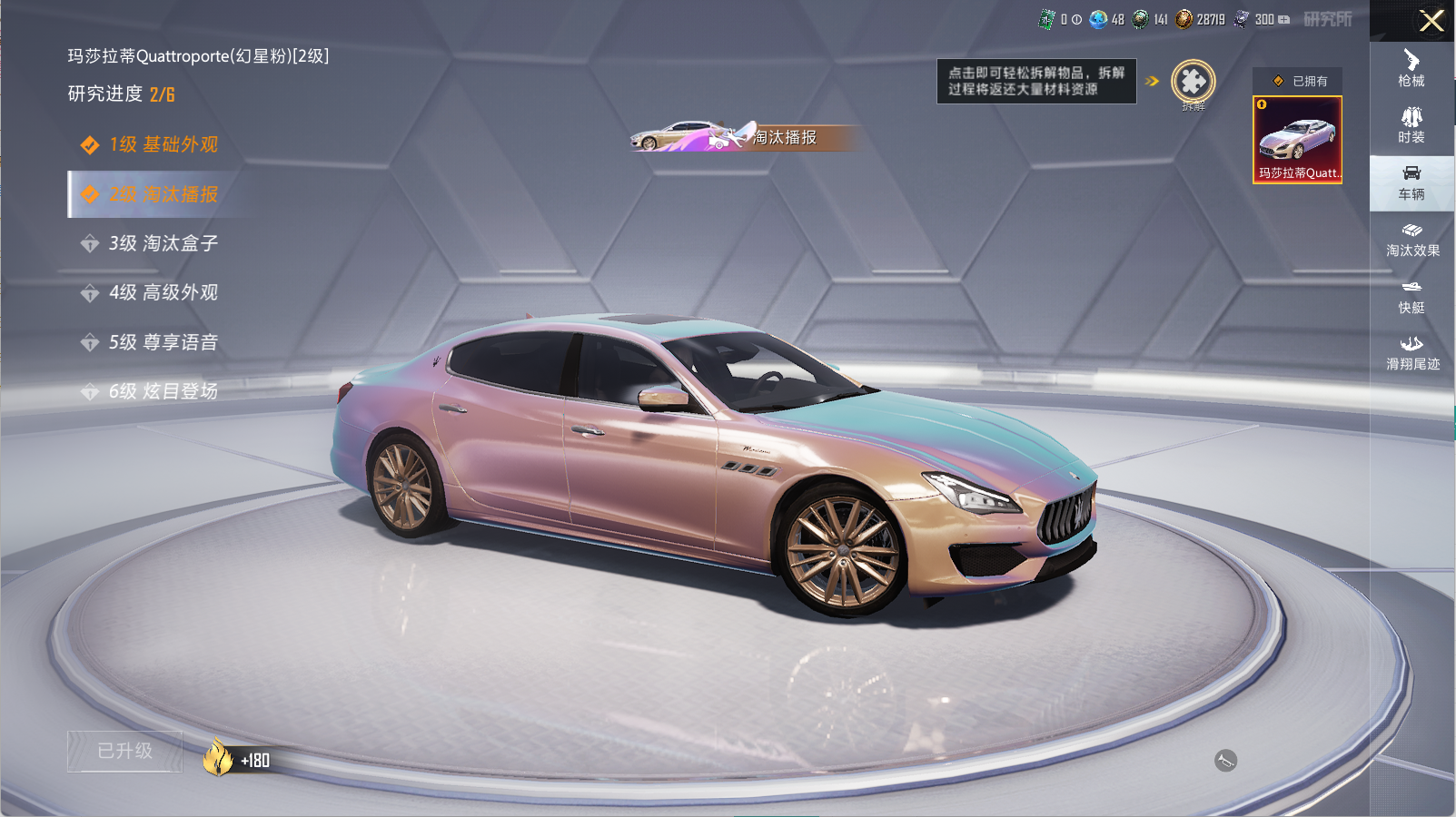Select the owned Maserati Quattroporte thumbnail
Screen dimensions: 1456x817
click(x=1297, y=140)
